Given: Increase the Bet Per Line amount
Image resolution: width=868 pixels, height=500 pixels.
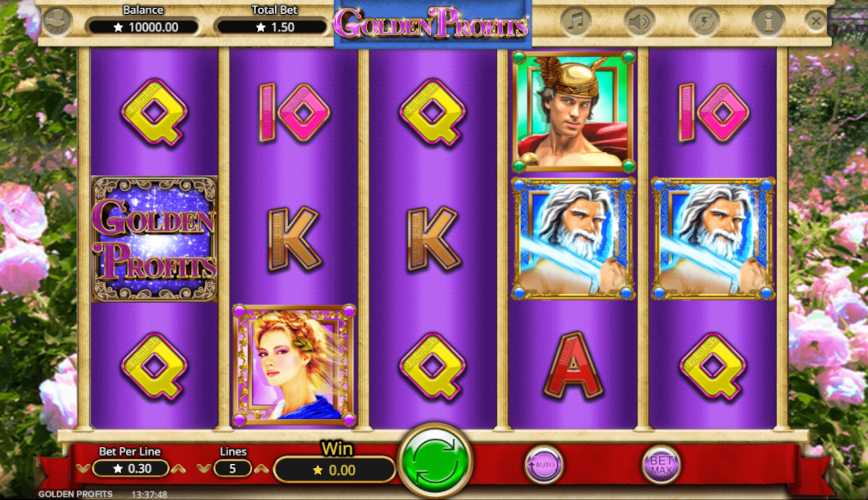Looking at the screenshot, I should (178, 468).
